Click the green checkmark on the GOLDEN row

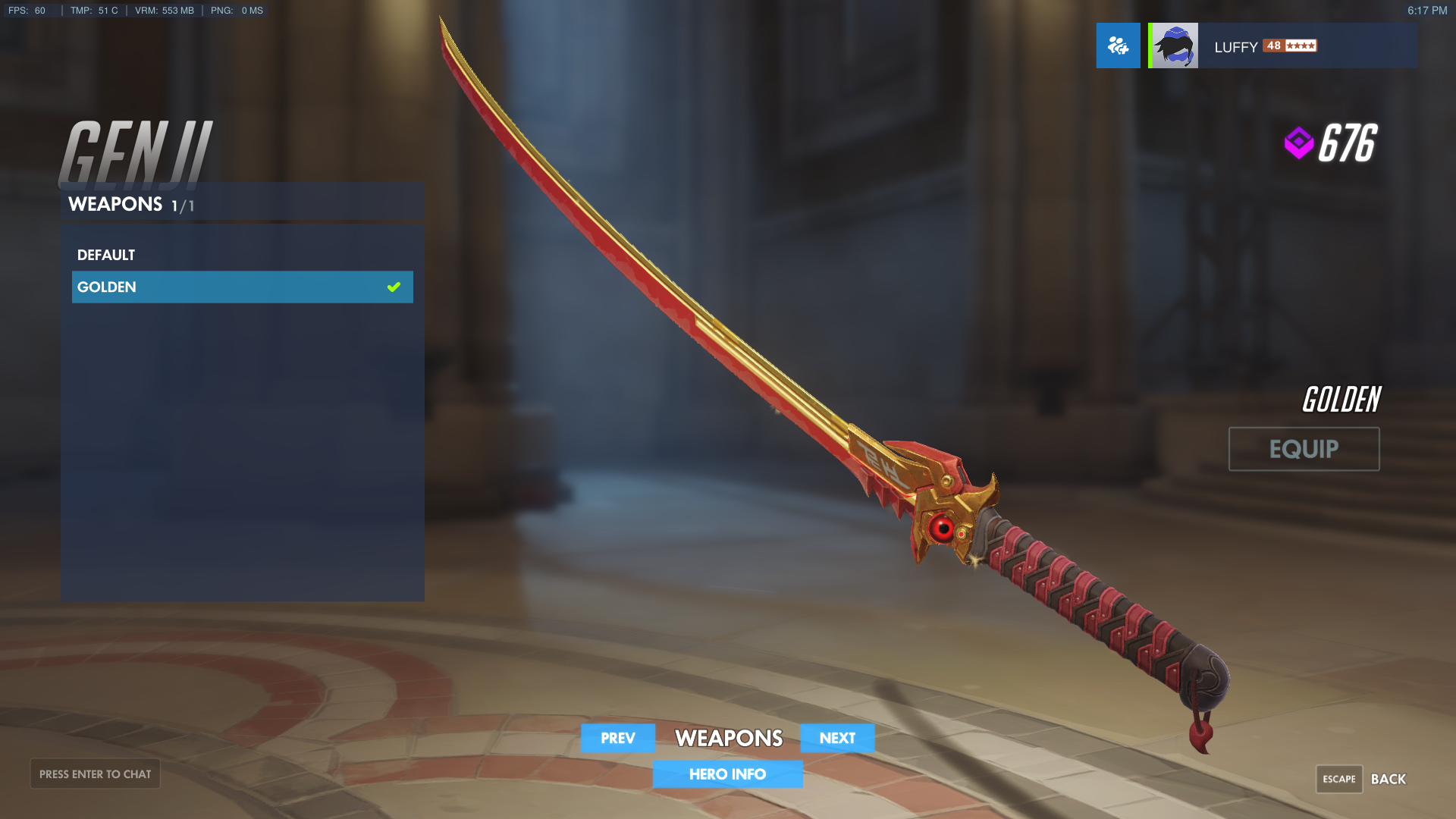coord(394,287)
